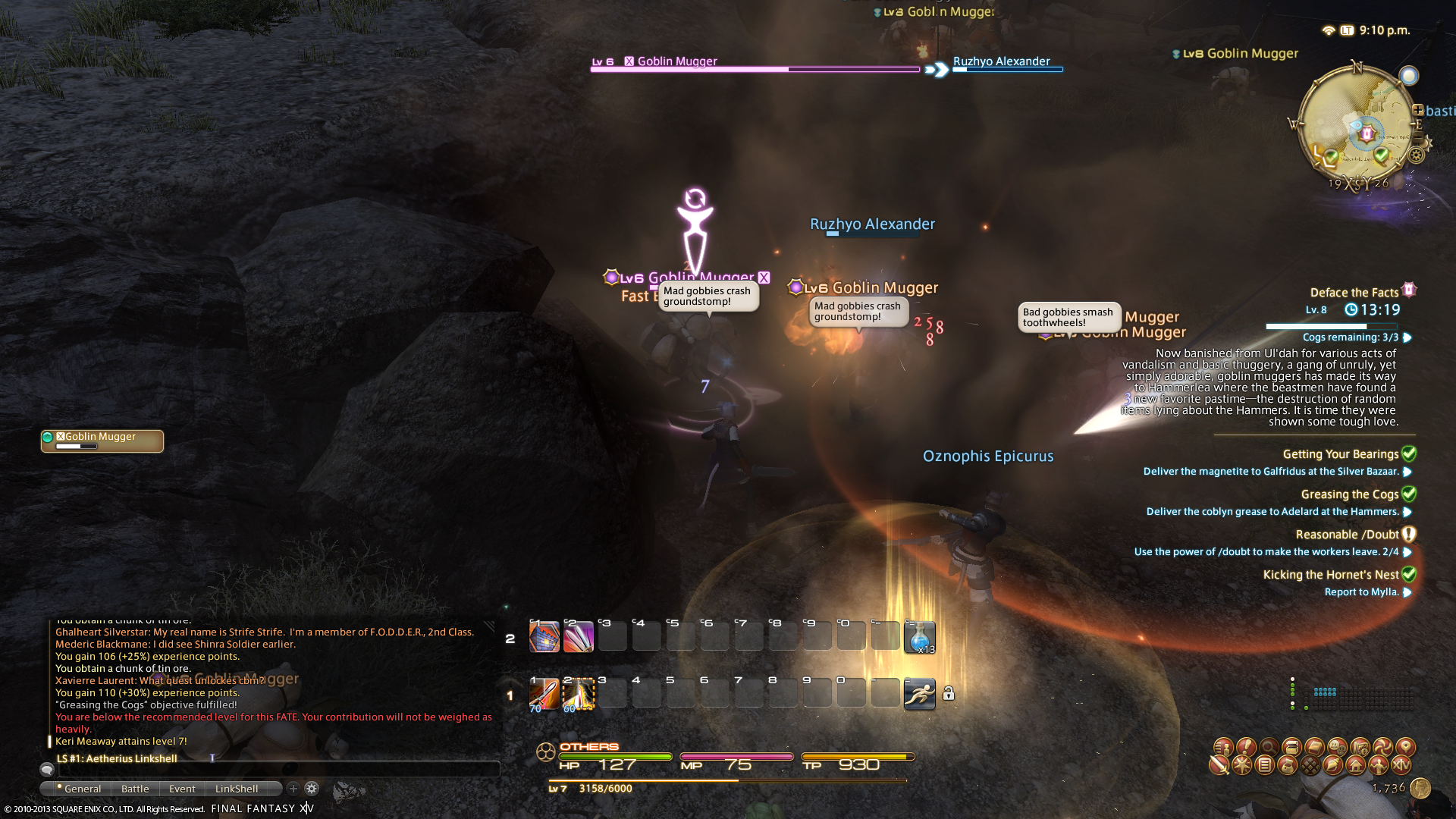This screenshot has width=1456, height=819.
Task: Open the minimap gear settings
Action: coord(1416,155)
